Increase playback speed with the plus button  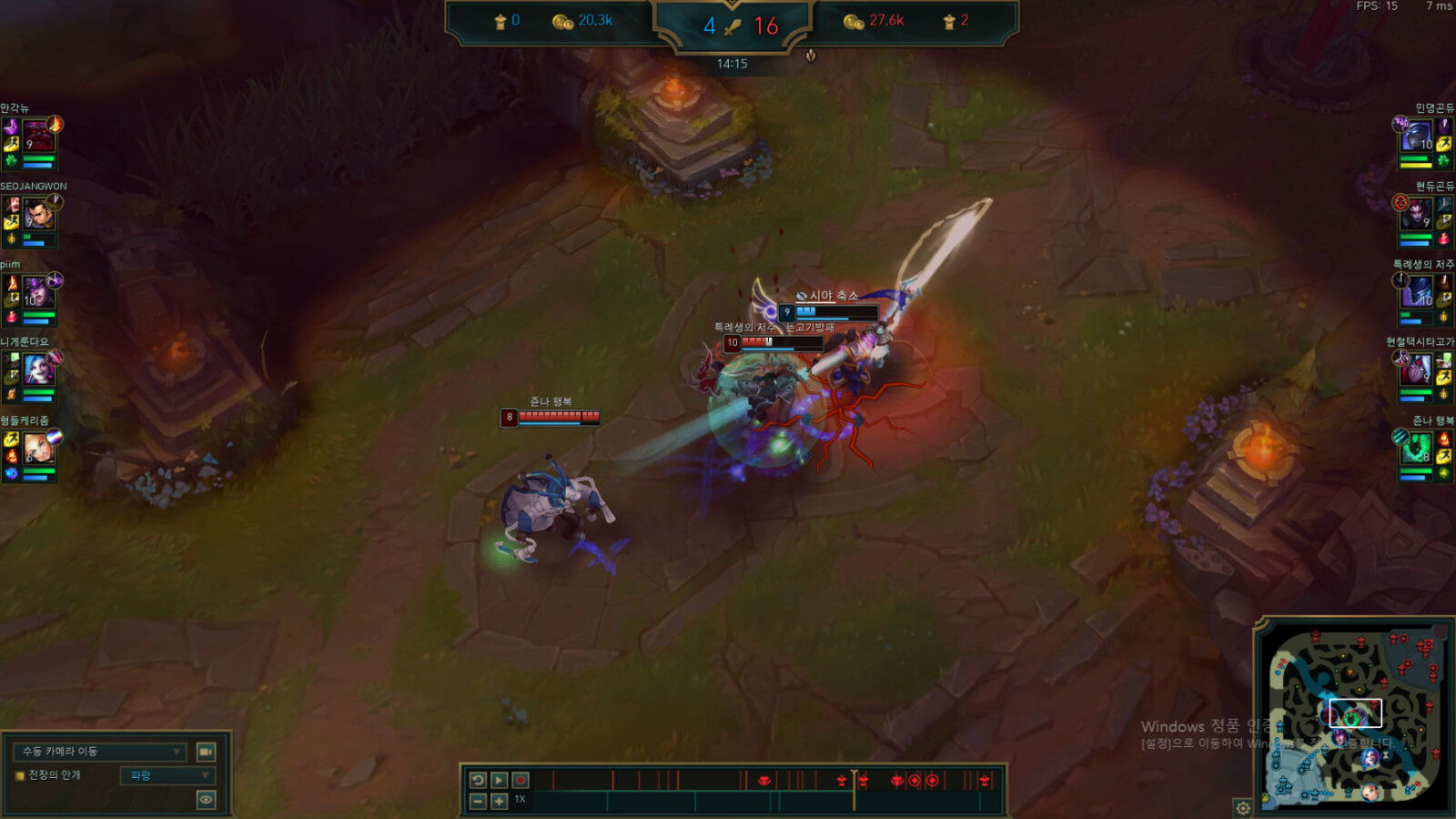pos(499,801)
